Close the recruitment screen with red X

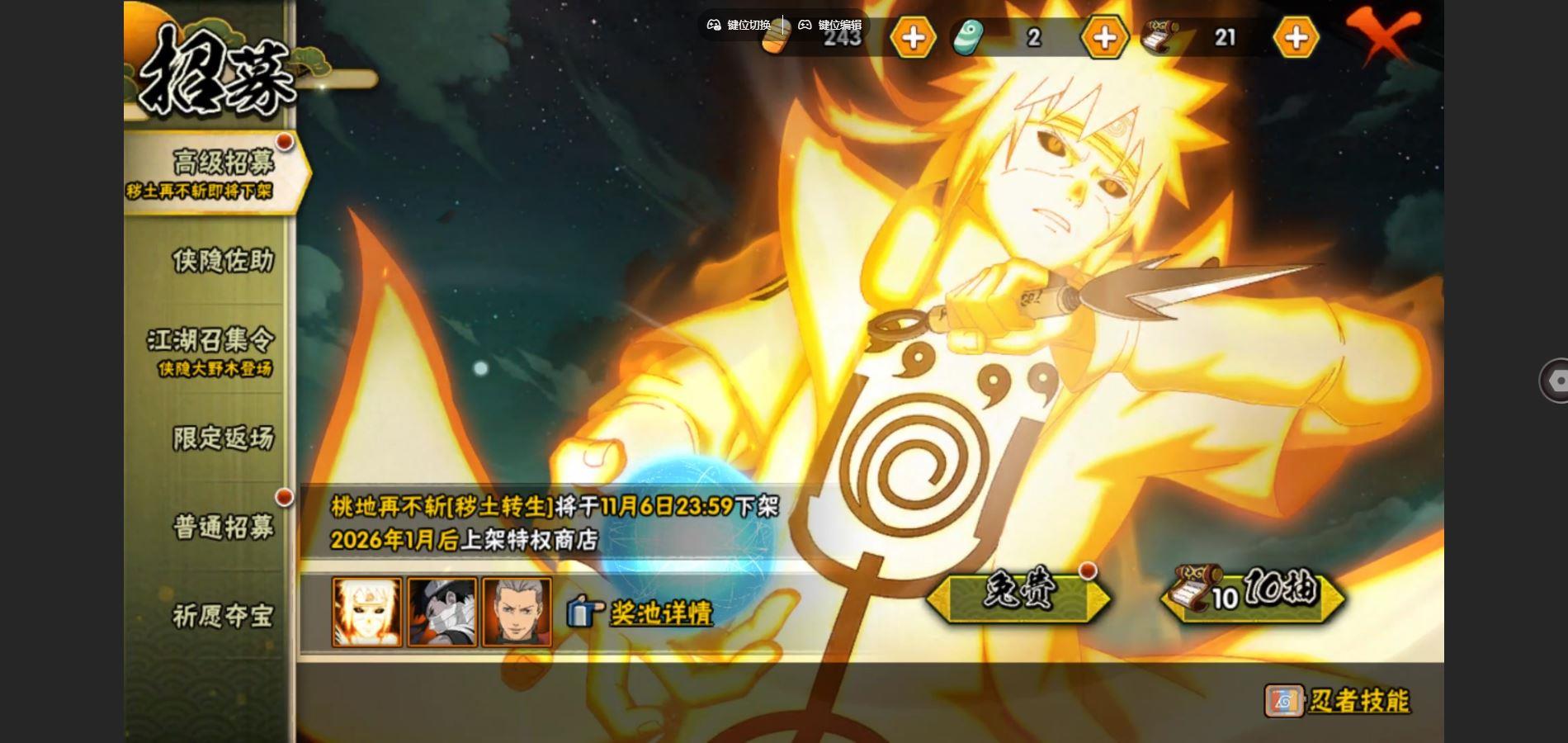click(x=1381, y=37)
